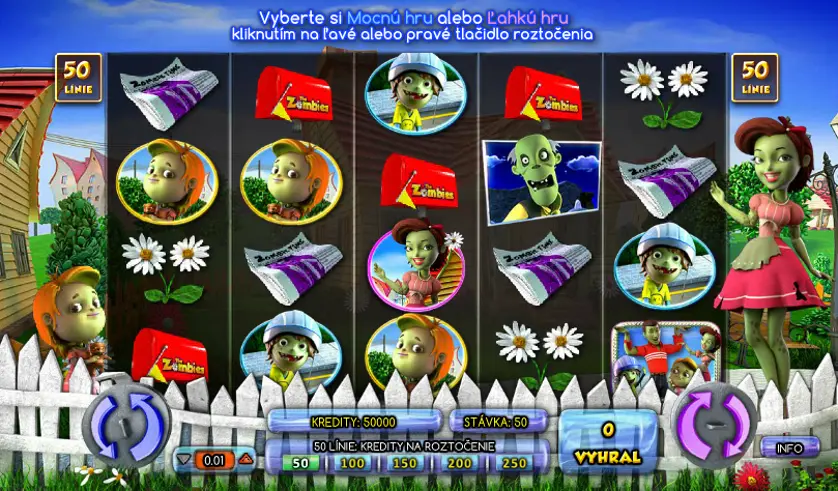
Task: Set the bet to 150 credits
Action: 404,463
